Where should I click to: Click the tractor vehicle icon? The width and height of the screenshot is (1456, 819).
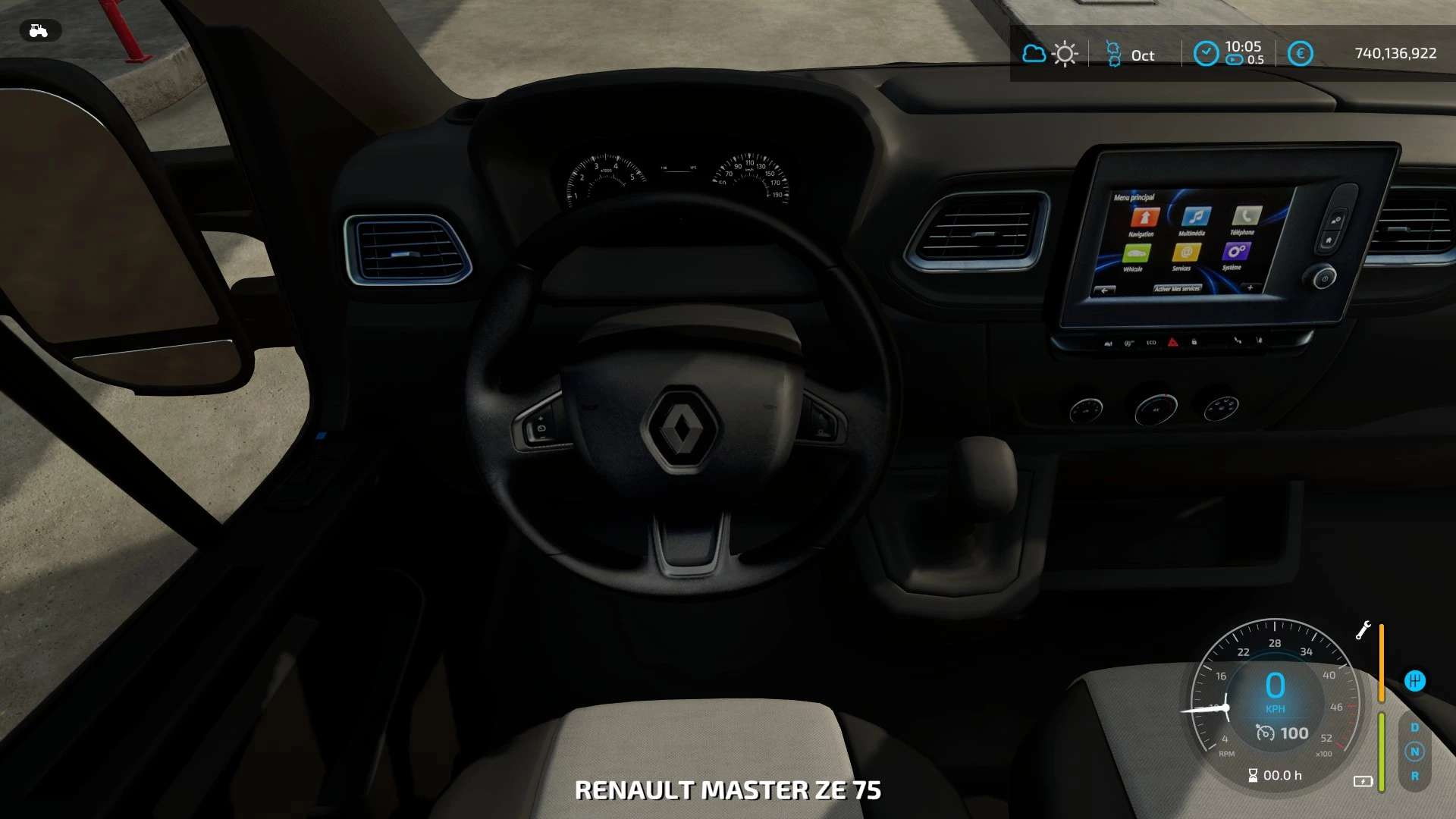click(39, 30)
